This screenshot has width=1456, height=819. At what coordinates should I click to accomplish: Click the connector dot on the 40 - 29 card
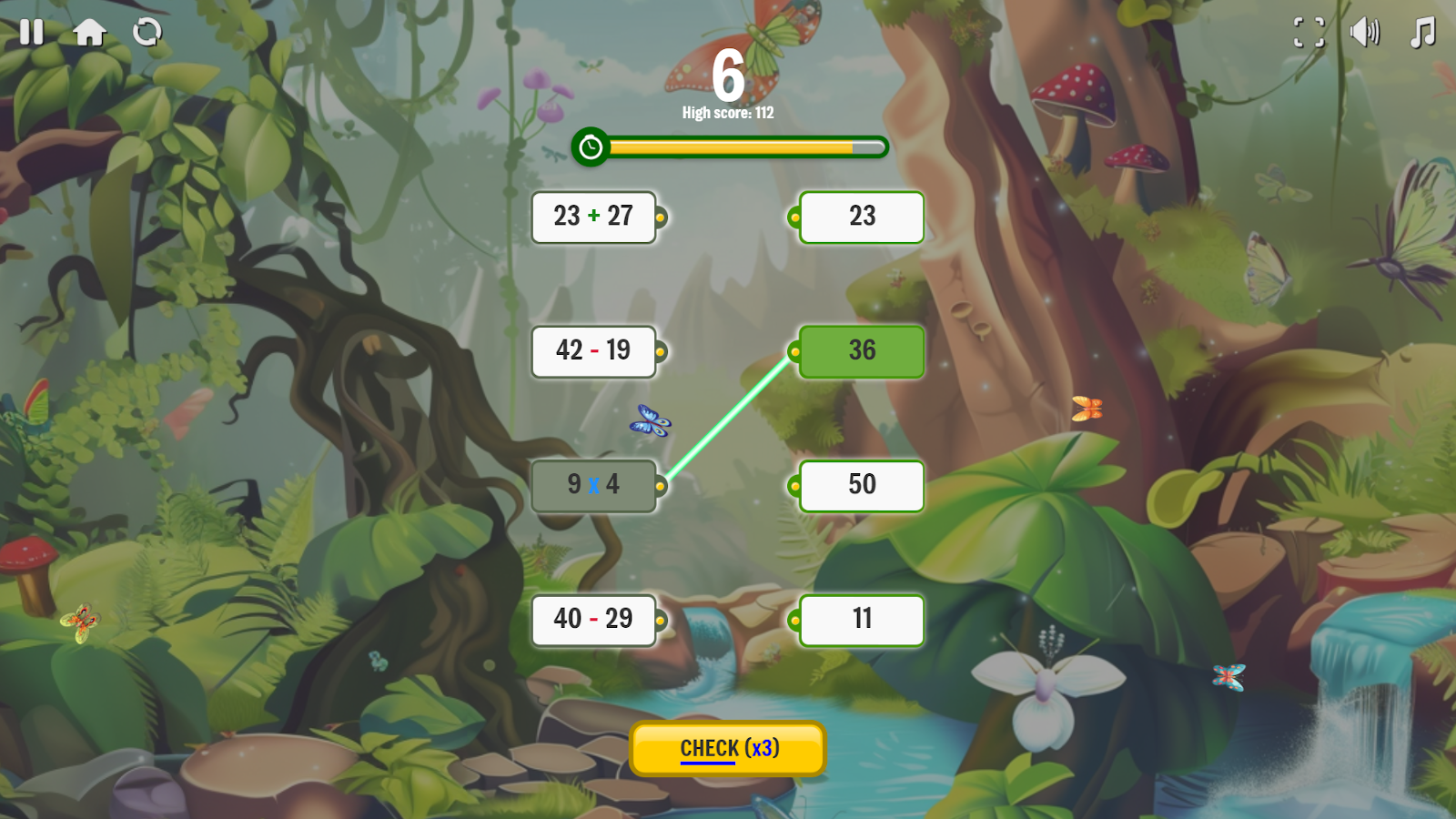click(x=661, y=620)
